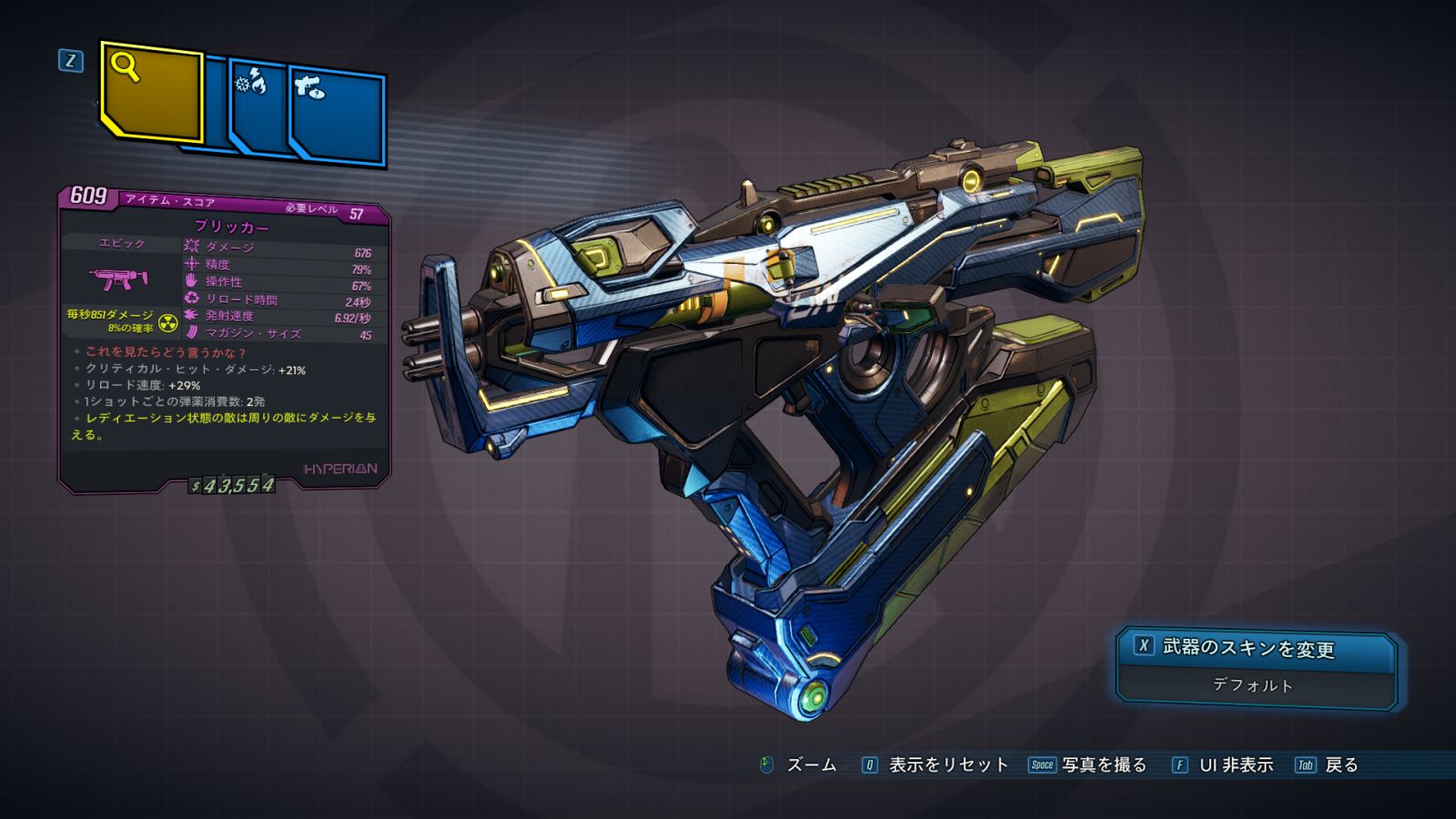This screenshot has height=819, width=1456.
Task: Open the gun with question mark tab
Action: point(339,116)
